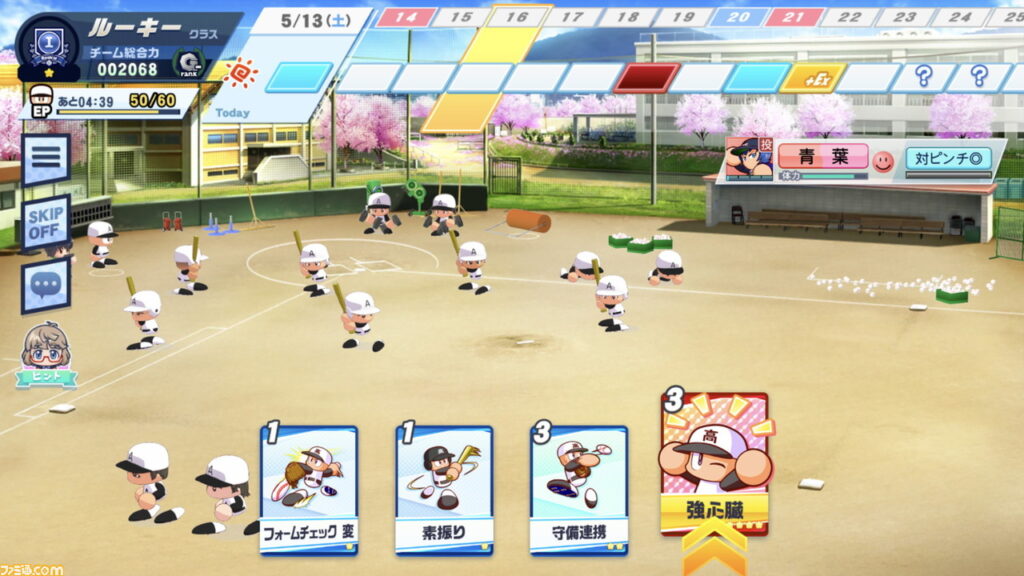Select date 14 on the calendar
This screenshot has height=576, width=1024.
tap(405, 17)
